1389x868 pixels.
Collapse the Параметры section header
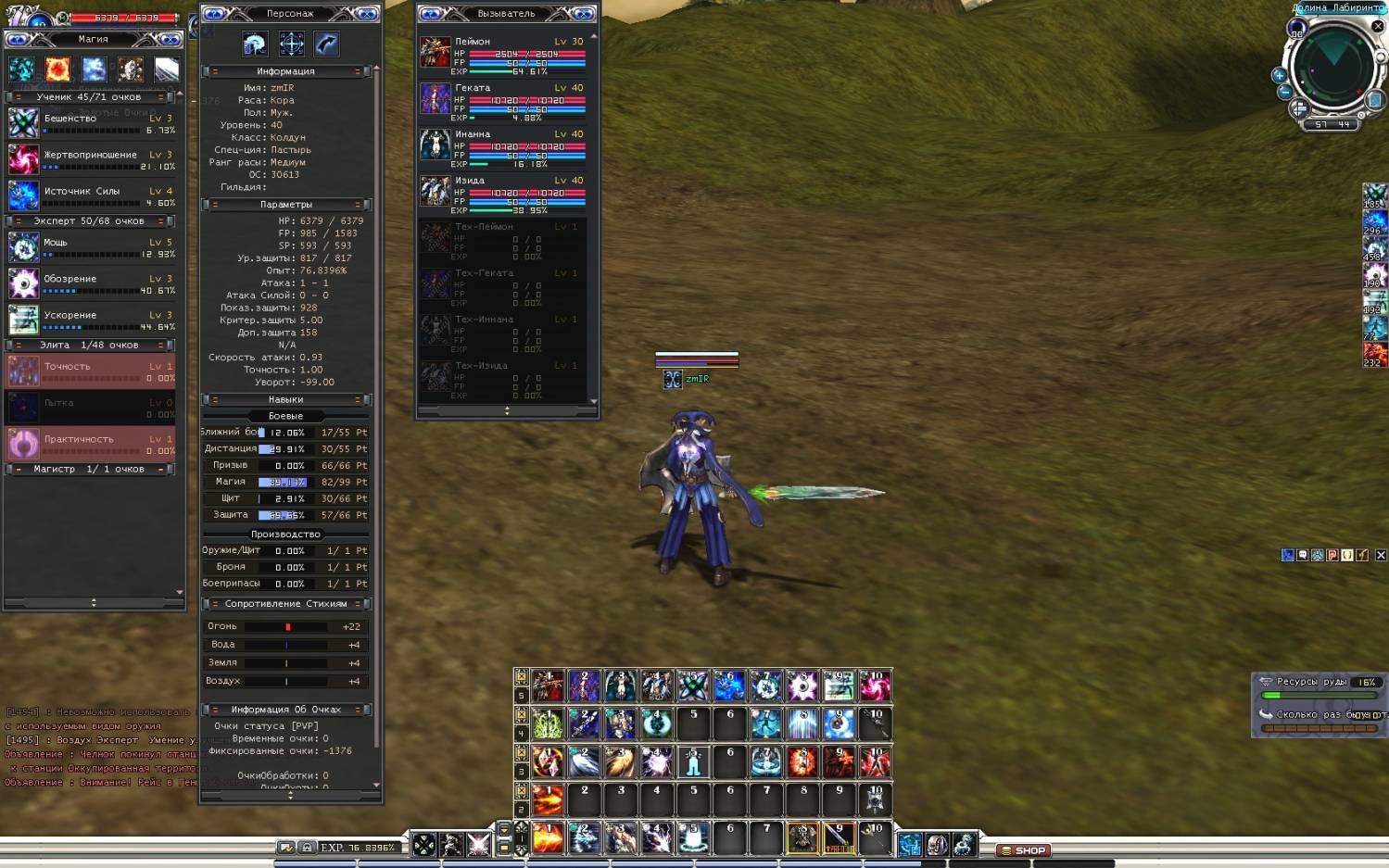pyautogui.click(x=215, y=205)
